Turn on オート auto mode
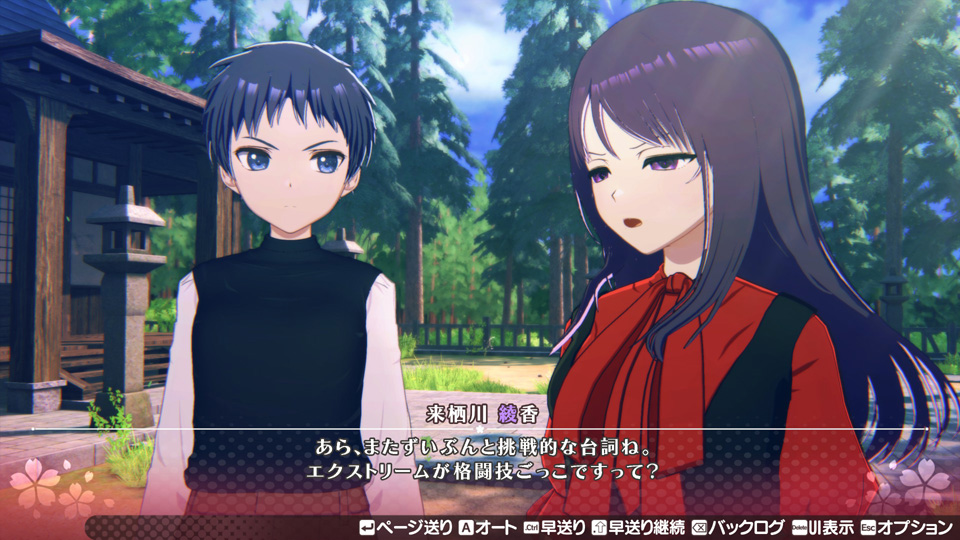This screenshot has width=960, height=540. 487,527
